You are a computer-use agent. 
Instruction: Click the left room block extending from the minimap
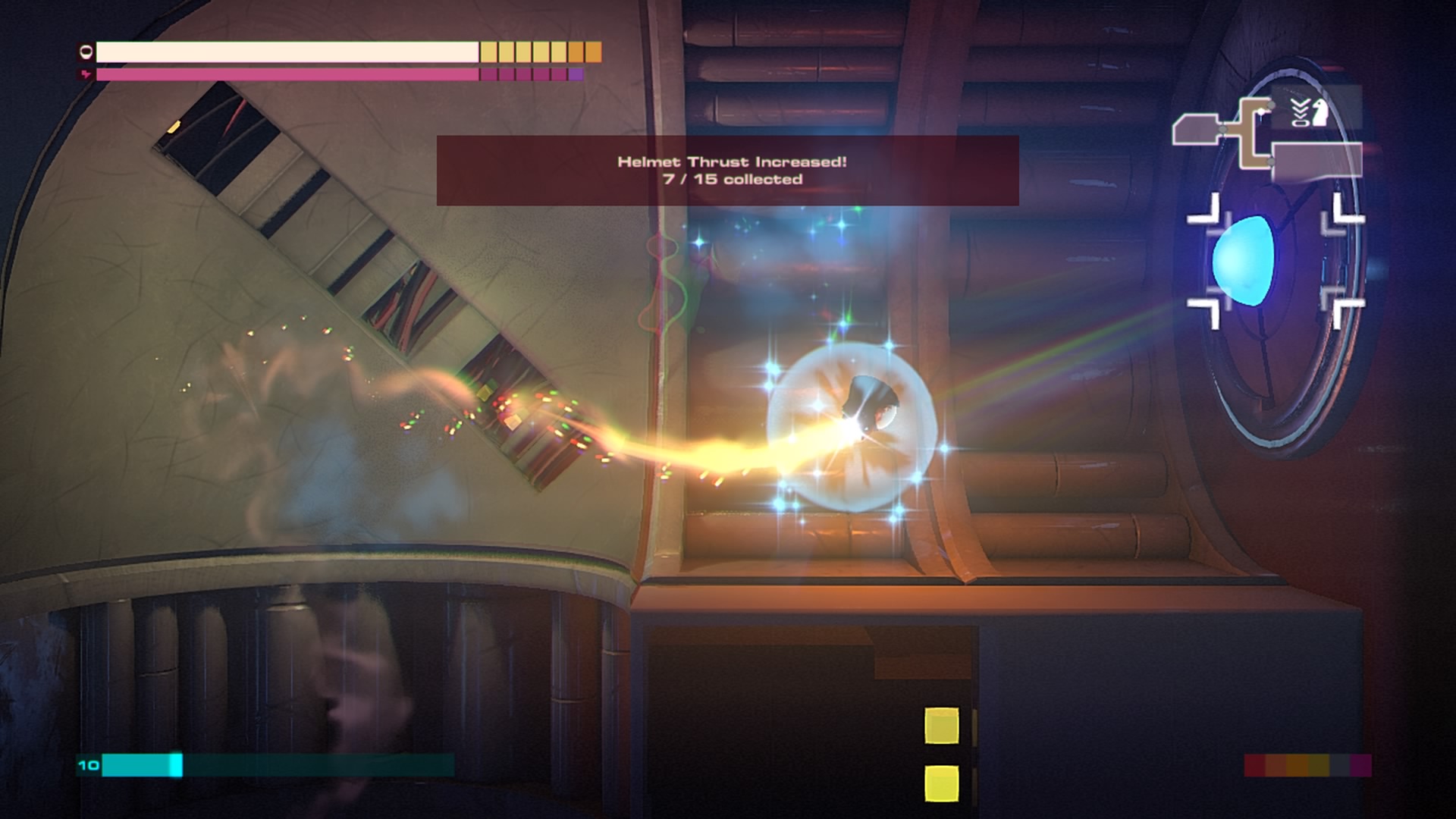1195,127
